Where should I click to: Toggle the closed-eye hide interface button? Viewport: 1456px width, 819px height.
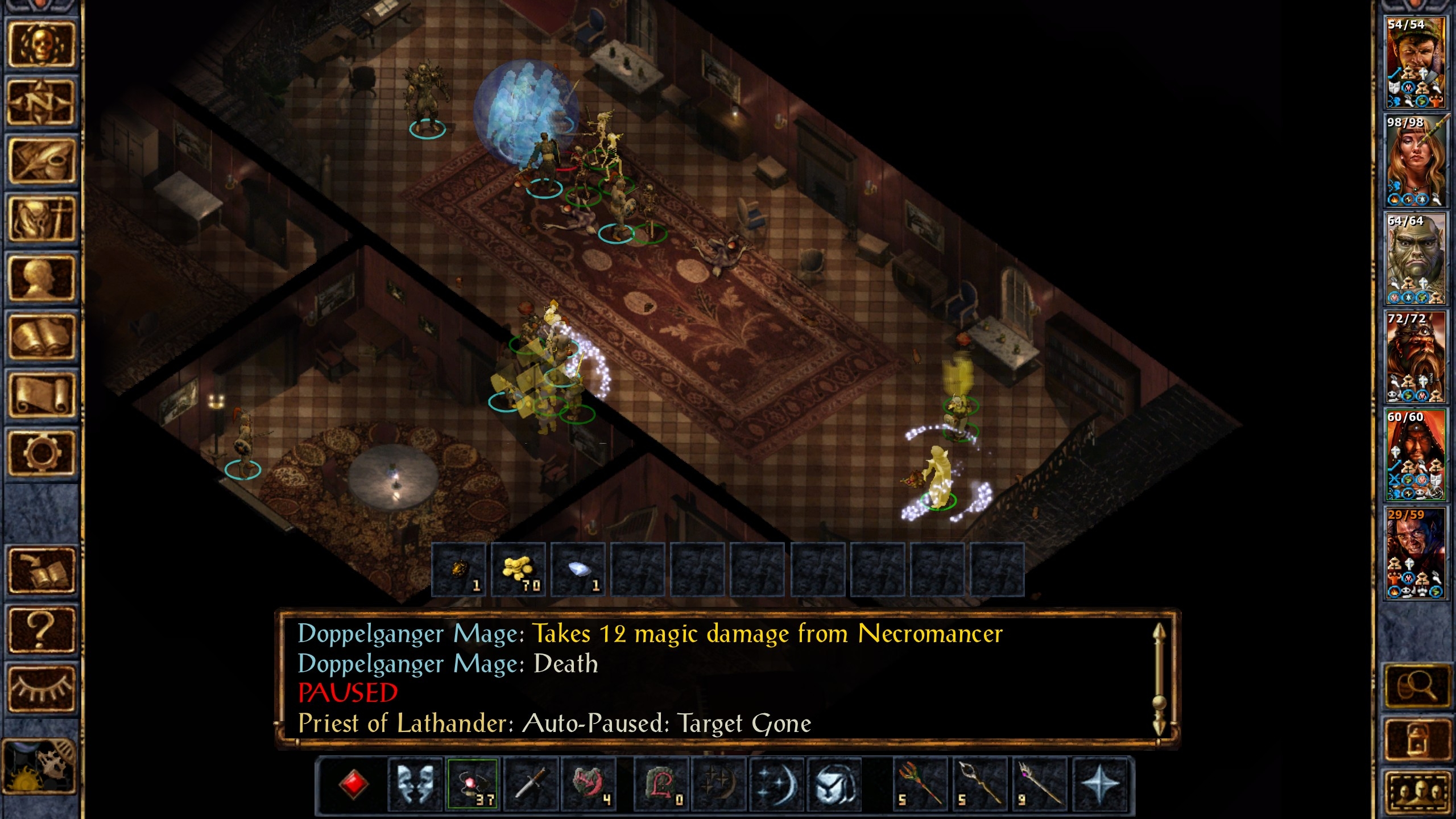click(x=41, y=688)
